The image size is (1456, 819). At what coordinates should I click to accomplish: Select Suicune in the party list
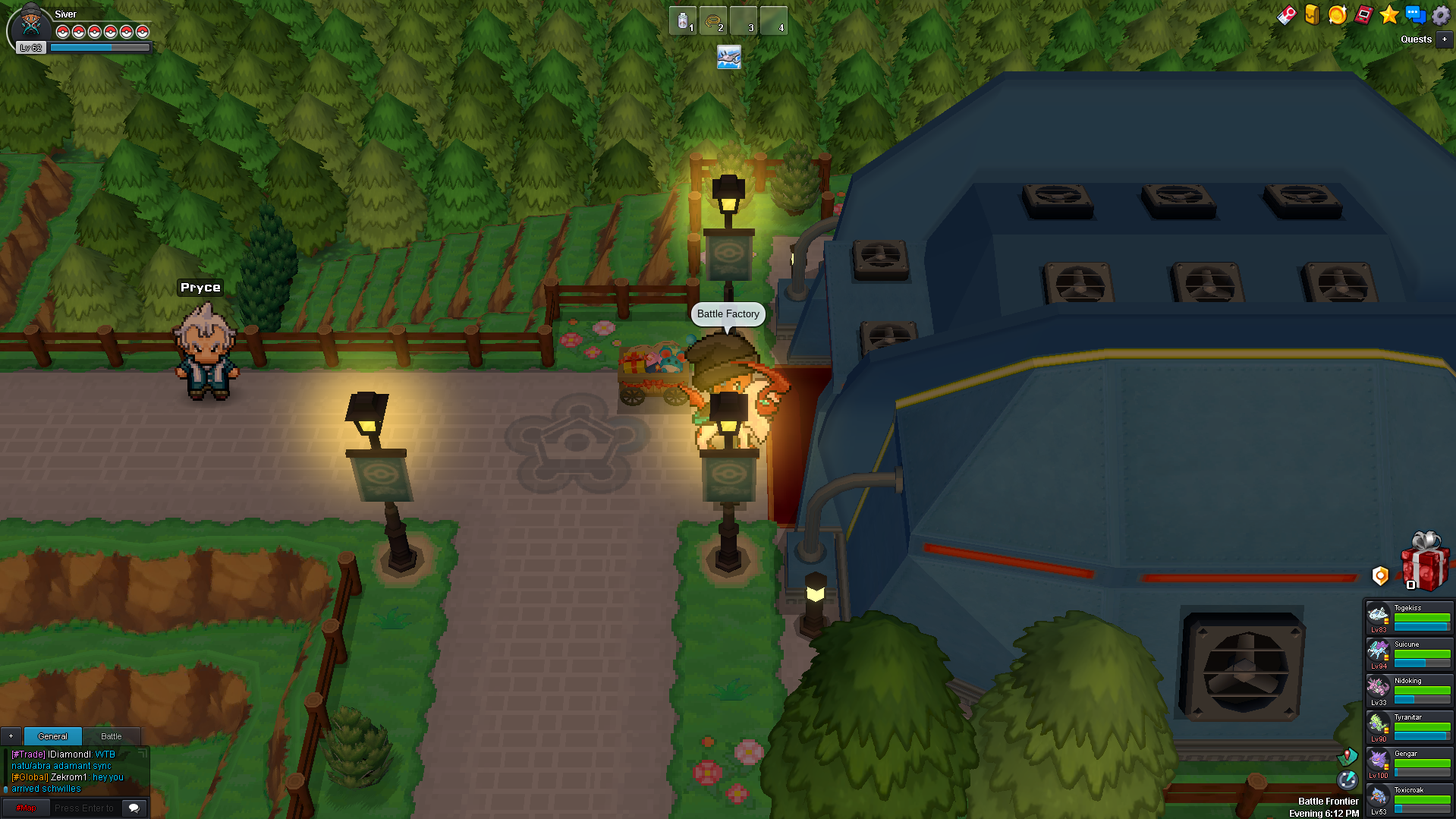tap(1409, 654)
